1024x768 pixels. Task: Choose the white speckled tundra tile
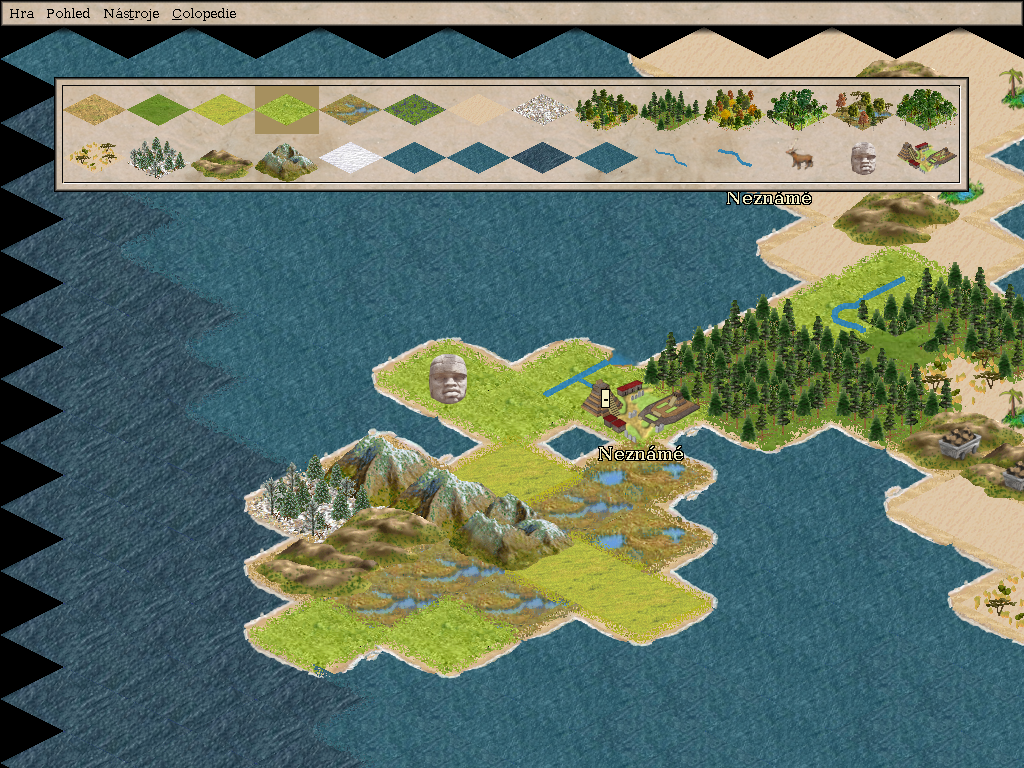[543, 108]
